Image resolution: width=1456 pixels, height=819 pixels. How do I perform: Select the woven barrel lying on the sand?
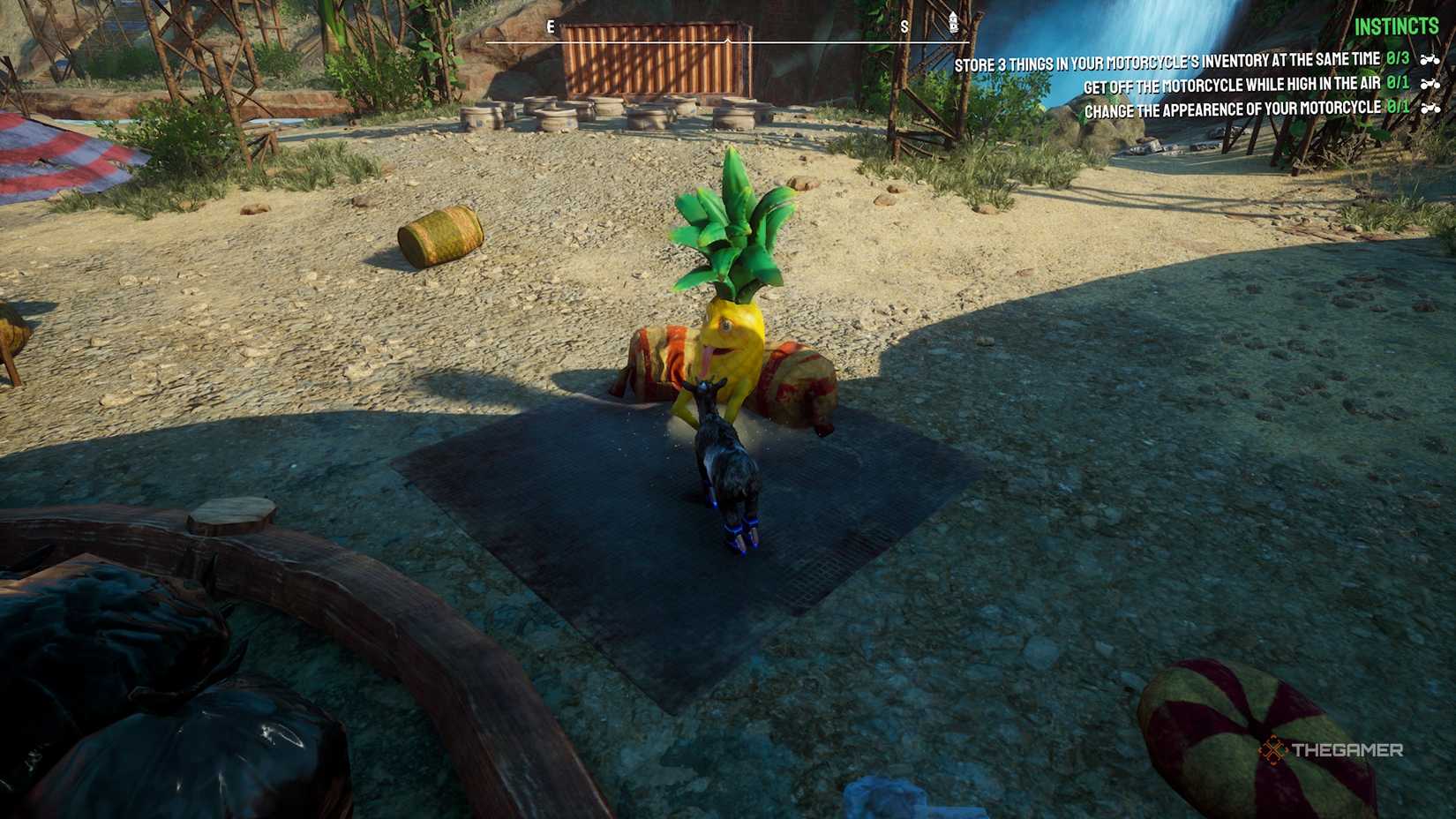point(439,234)
